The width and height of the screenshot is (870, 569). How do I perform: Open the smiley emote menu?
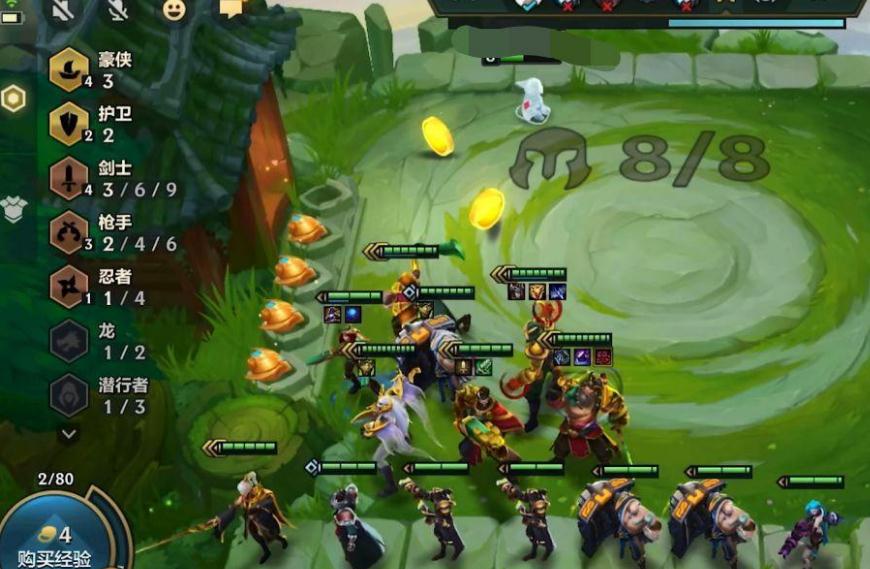(174, 9)
